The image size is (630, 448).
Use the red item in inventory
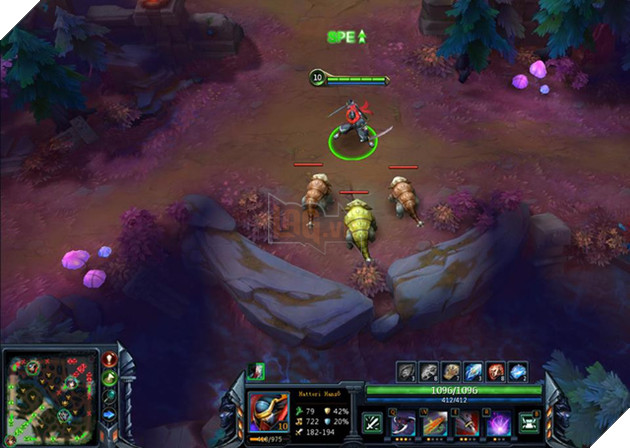click(x=496, y=370)
